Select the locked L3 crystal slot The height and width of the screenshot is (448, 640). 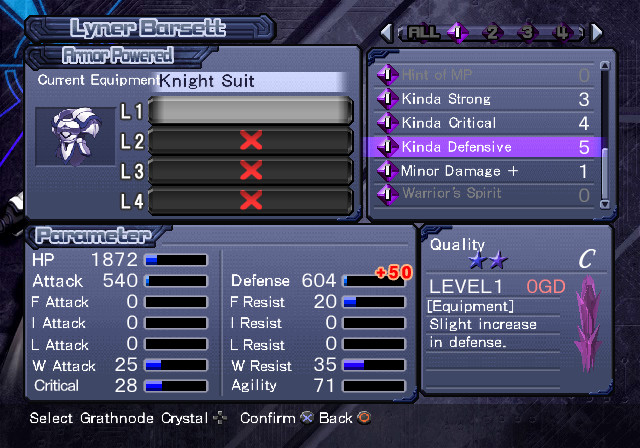[x=250, y=171]
